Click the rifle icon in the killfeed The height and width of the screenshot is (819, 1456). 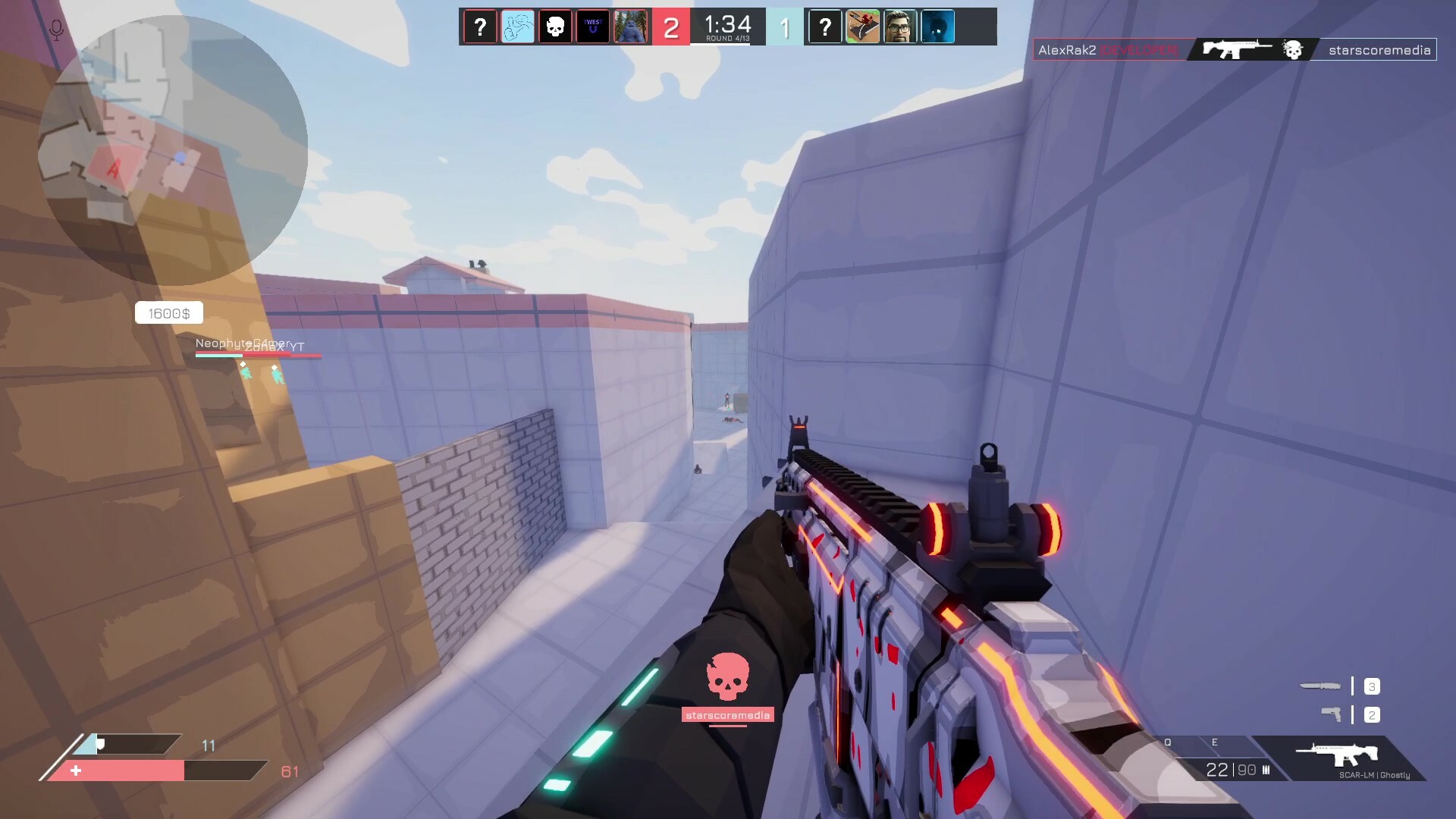[x=1230, y=49]
